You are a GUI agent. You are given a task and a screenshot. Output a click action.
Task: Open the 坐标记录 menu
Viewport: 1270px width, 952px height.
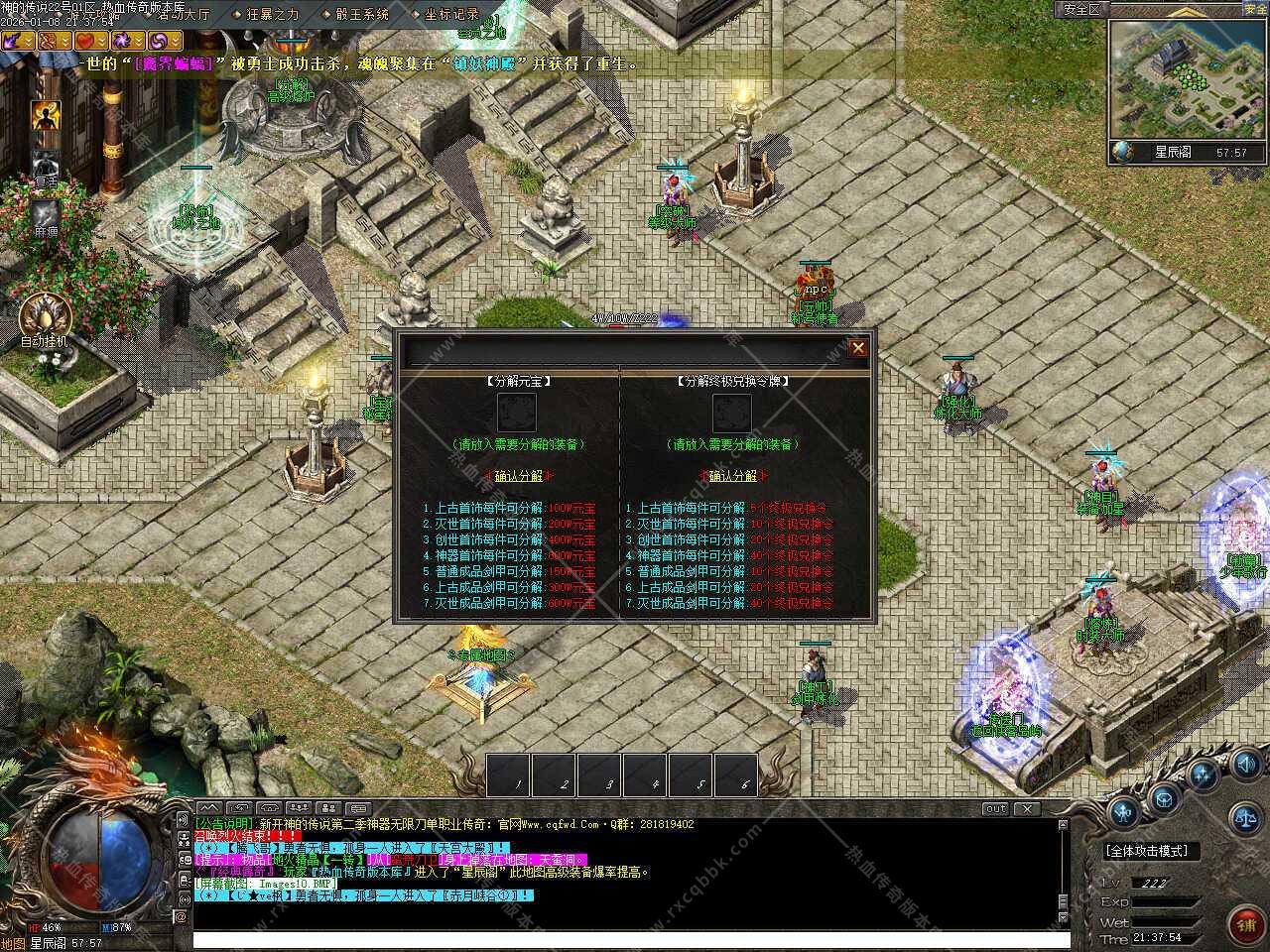click(x=451, y=15)
